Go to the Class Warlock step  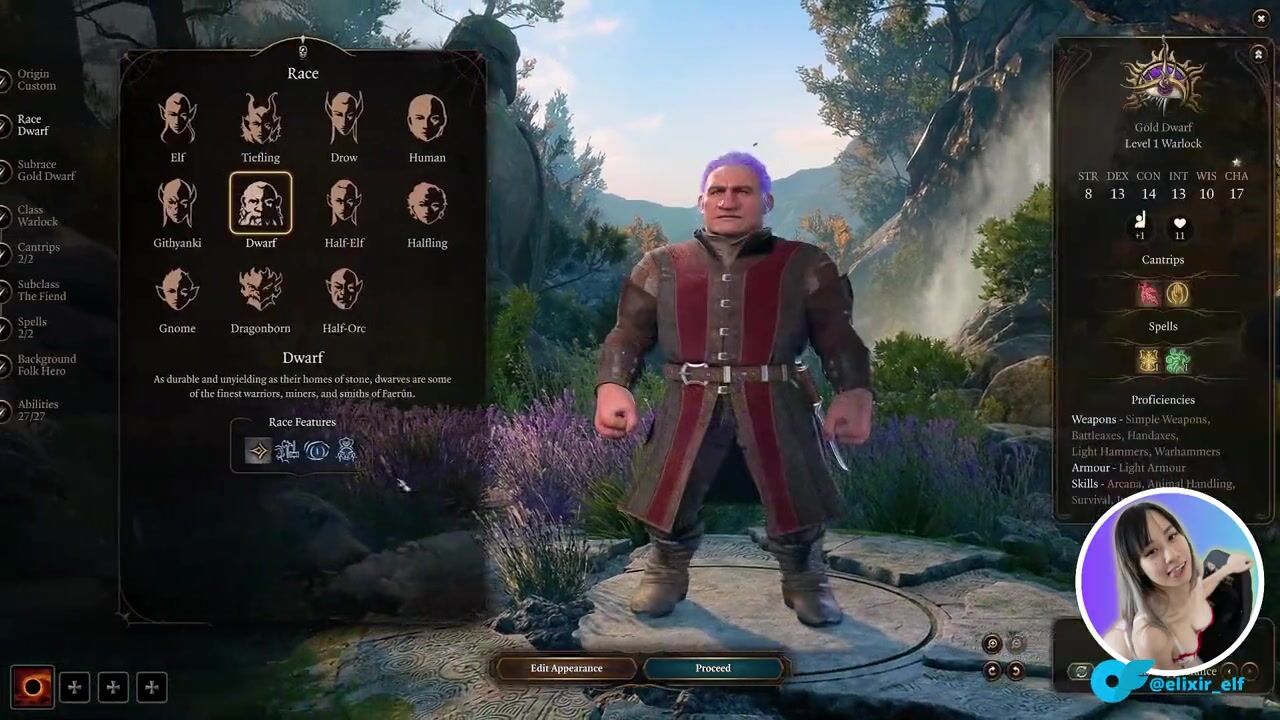pos(37,216)
